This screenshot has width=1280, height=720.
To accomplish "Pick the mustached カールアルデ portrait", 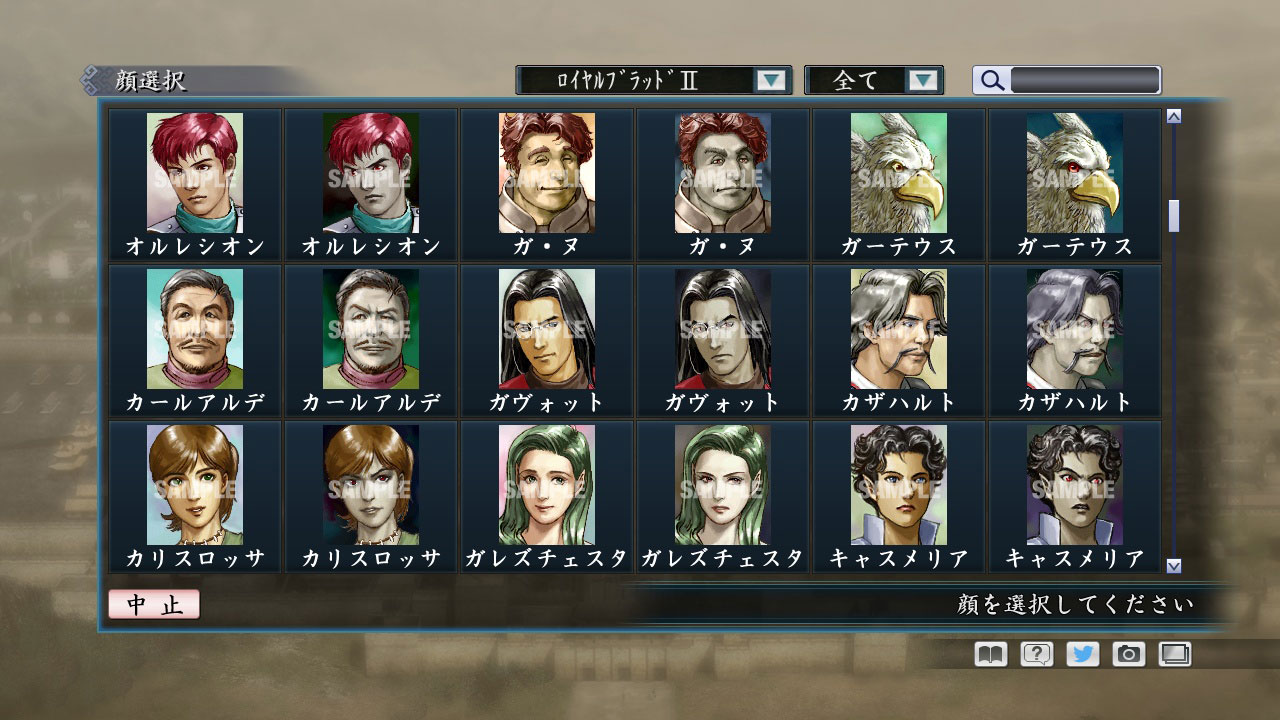I will [192, 328].
